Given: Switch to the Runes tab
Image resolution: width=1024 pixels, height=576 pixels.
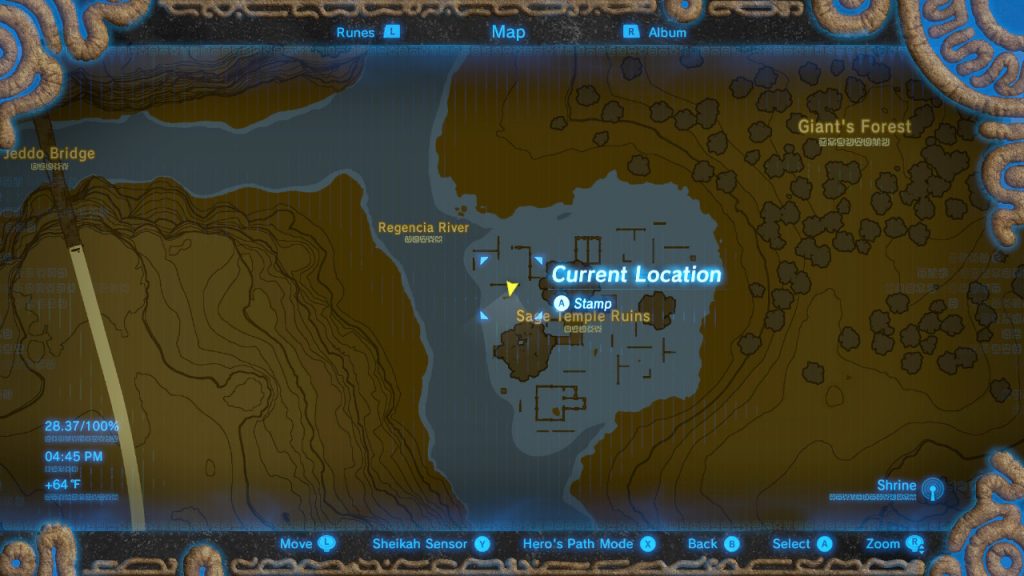Looking at the screenshot, I should pyautogui.click(x=368, y=32).
